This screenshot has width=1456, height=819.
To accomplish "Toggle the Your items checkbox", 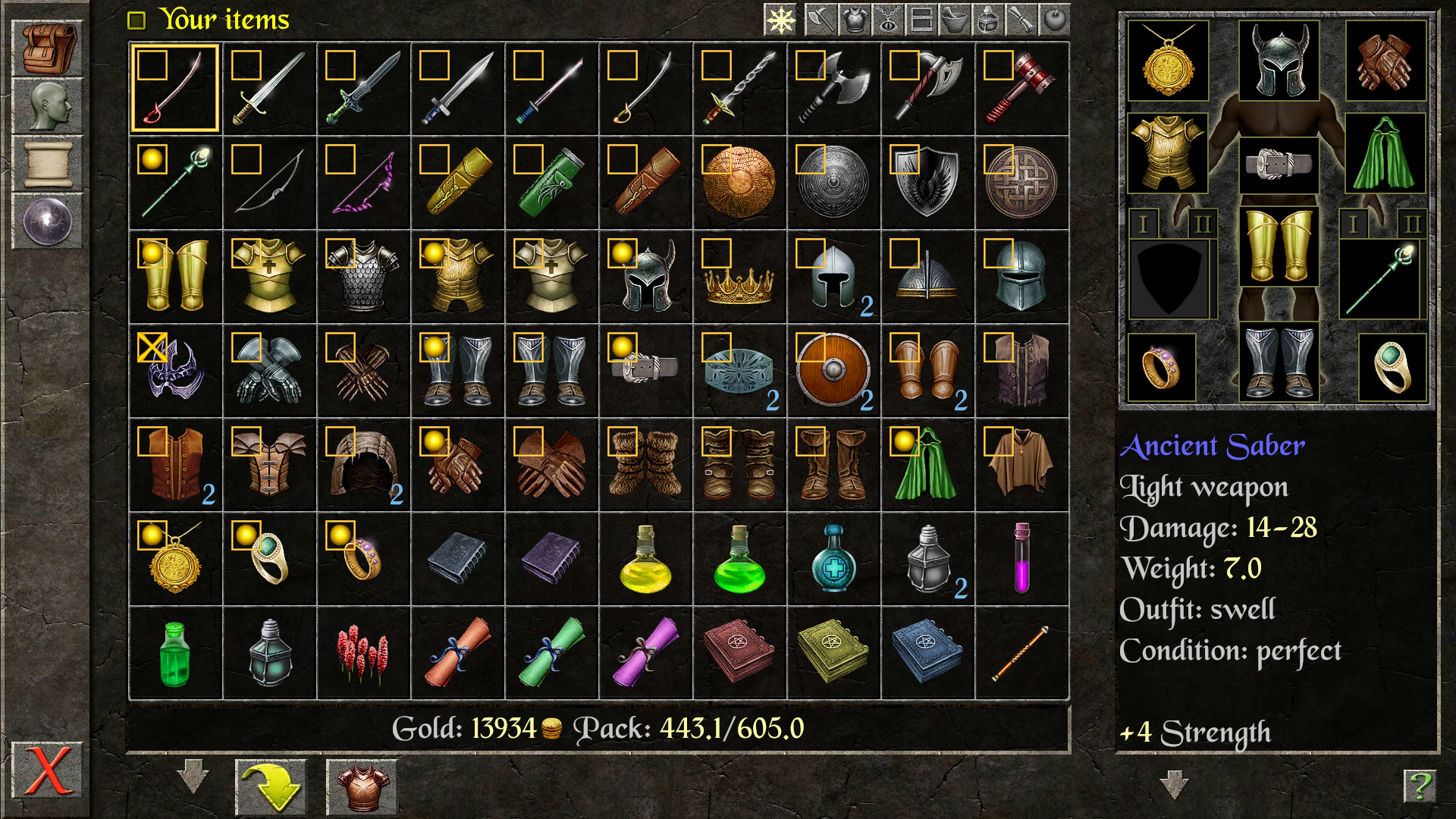I will pos(137,20).
